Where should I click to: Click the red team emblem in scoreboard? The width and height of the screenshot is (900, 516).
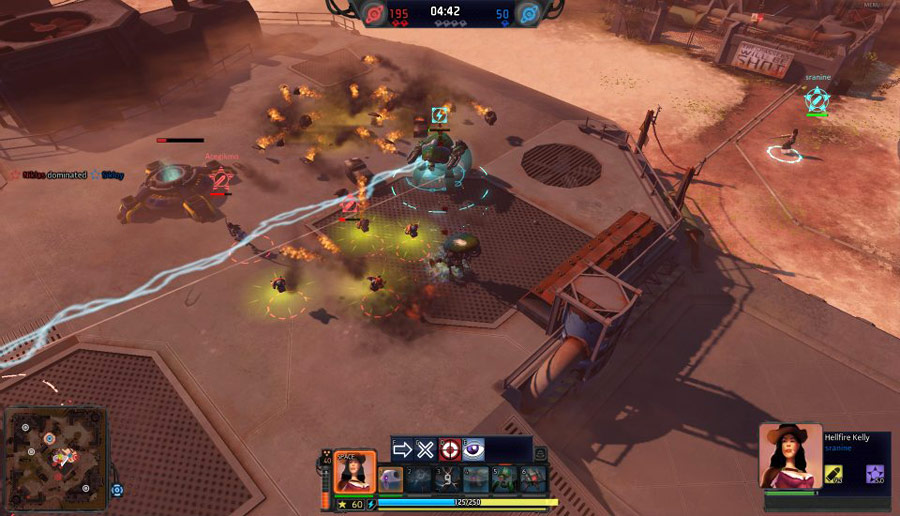[374, 13]
